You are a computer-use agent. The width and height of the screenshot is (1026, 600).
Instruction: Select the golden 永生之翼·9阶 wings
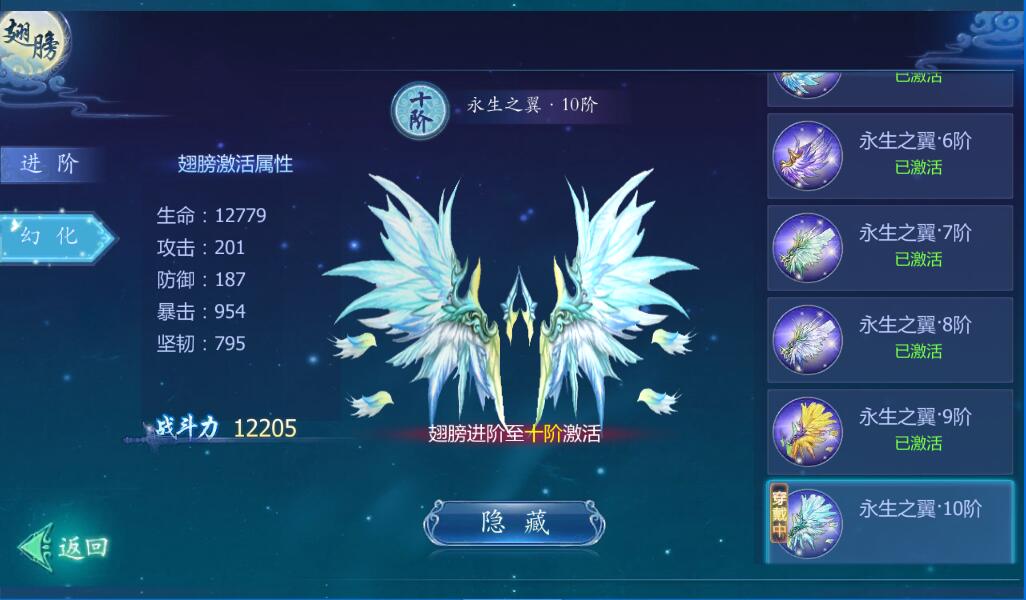pyautogui.click(x=889, y=431)
